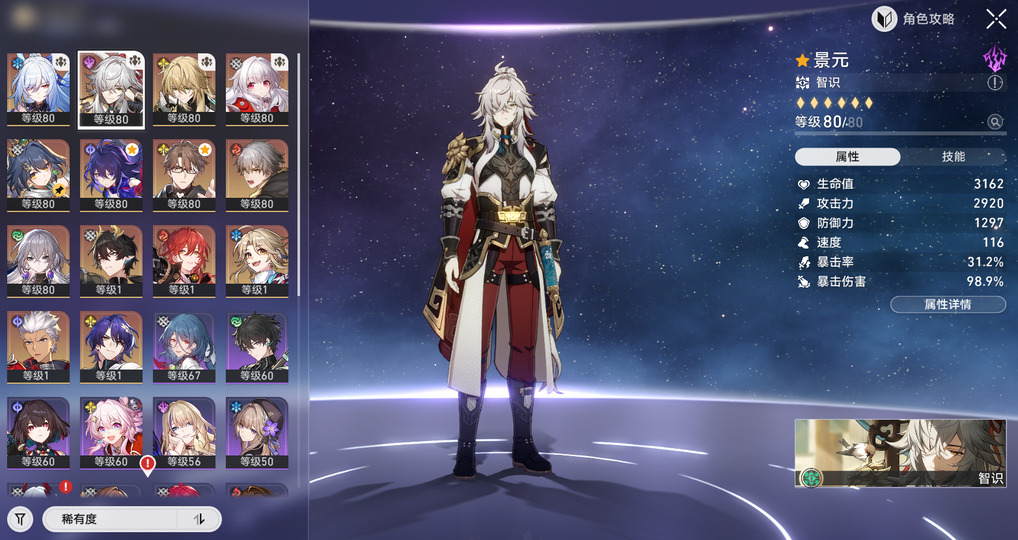Image resolution: width=1018 pixels, height=540 pixels.
Task: Select the pink-haired girl portrait
Action: point(111,433)
